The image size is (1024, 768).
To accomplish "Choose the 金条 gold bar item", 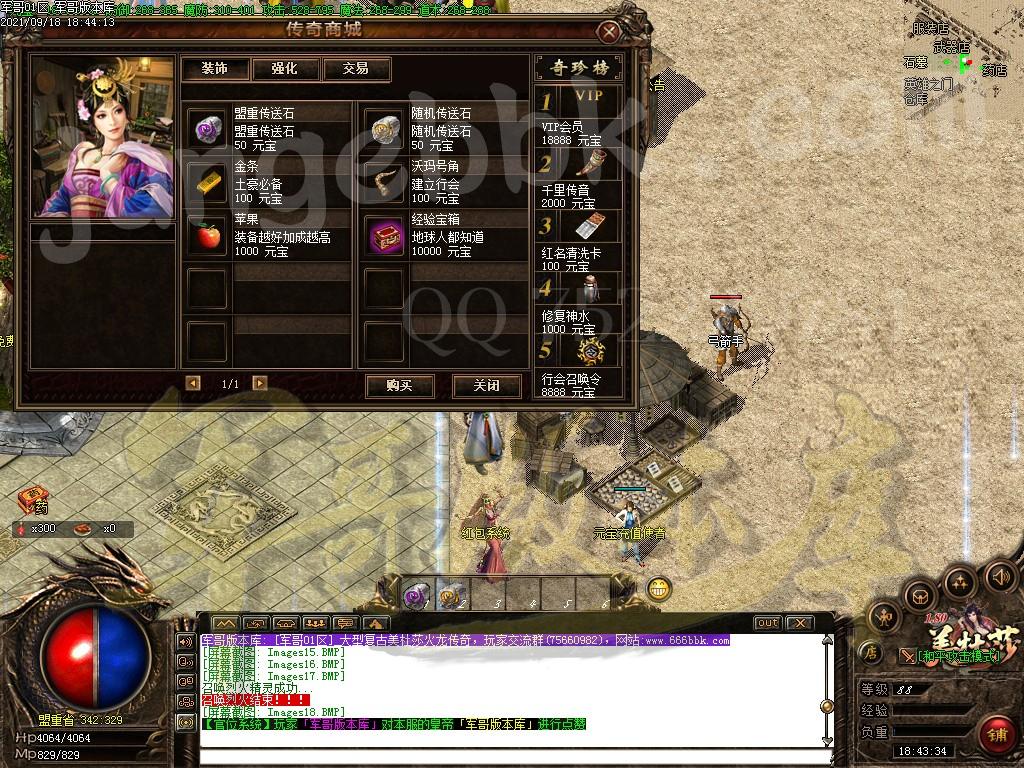I will (208, 182).
